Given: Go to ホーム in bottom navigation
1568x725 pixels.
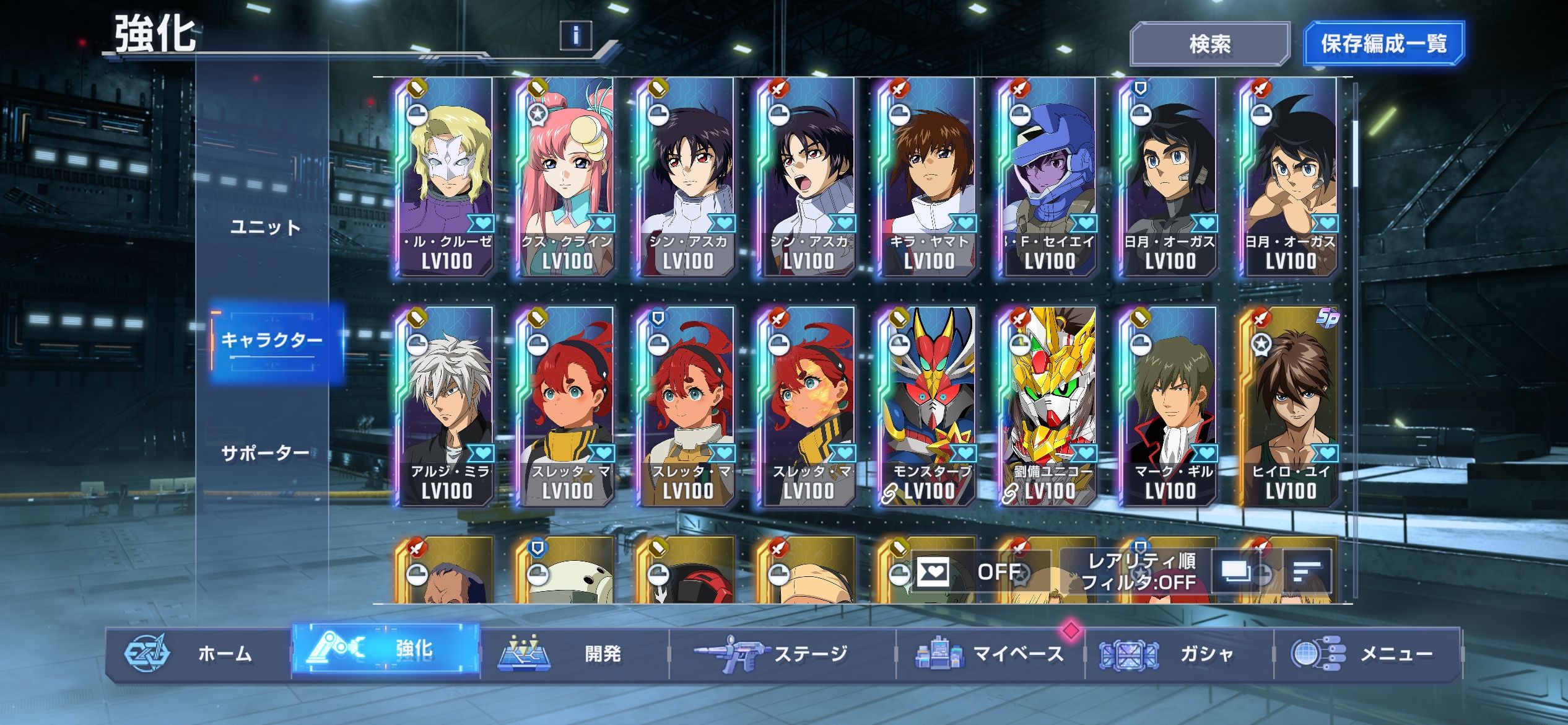Looking at the screenshot, I should click(198, 654).
